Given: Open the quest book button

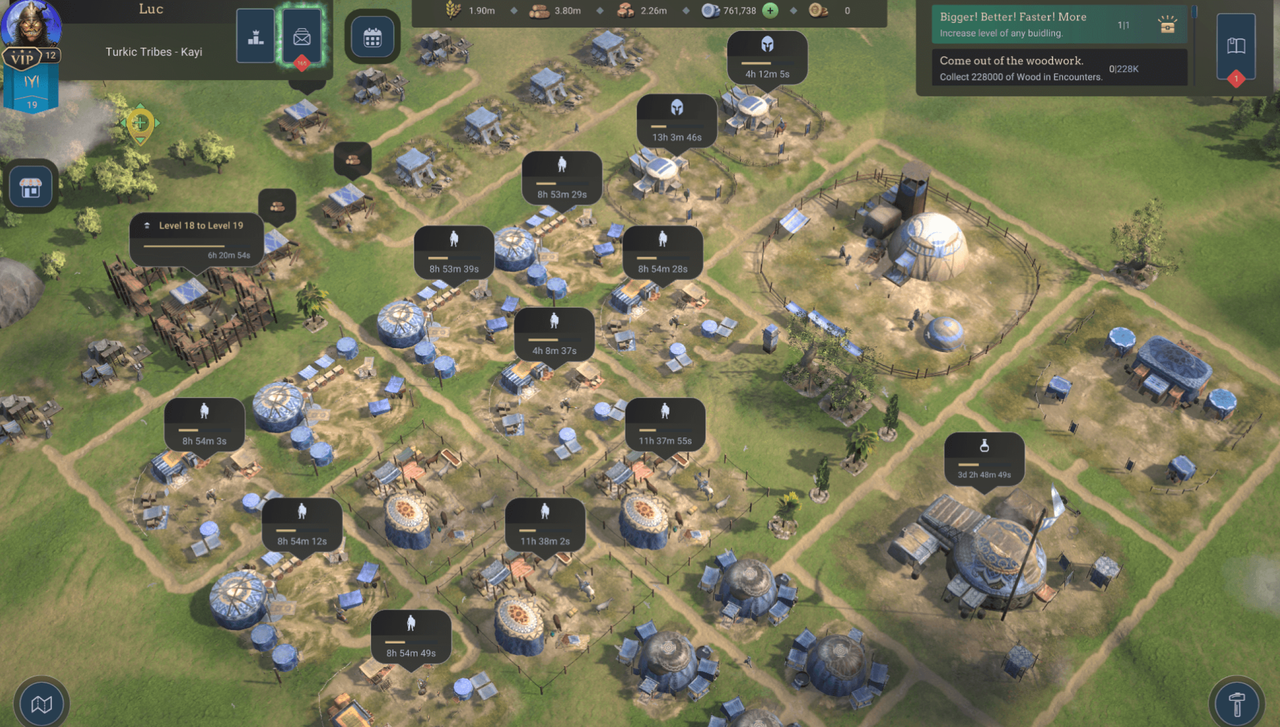Looking at the screenshot, I should click(x=1236, y=46).
